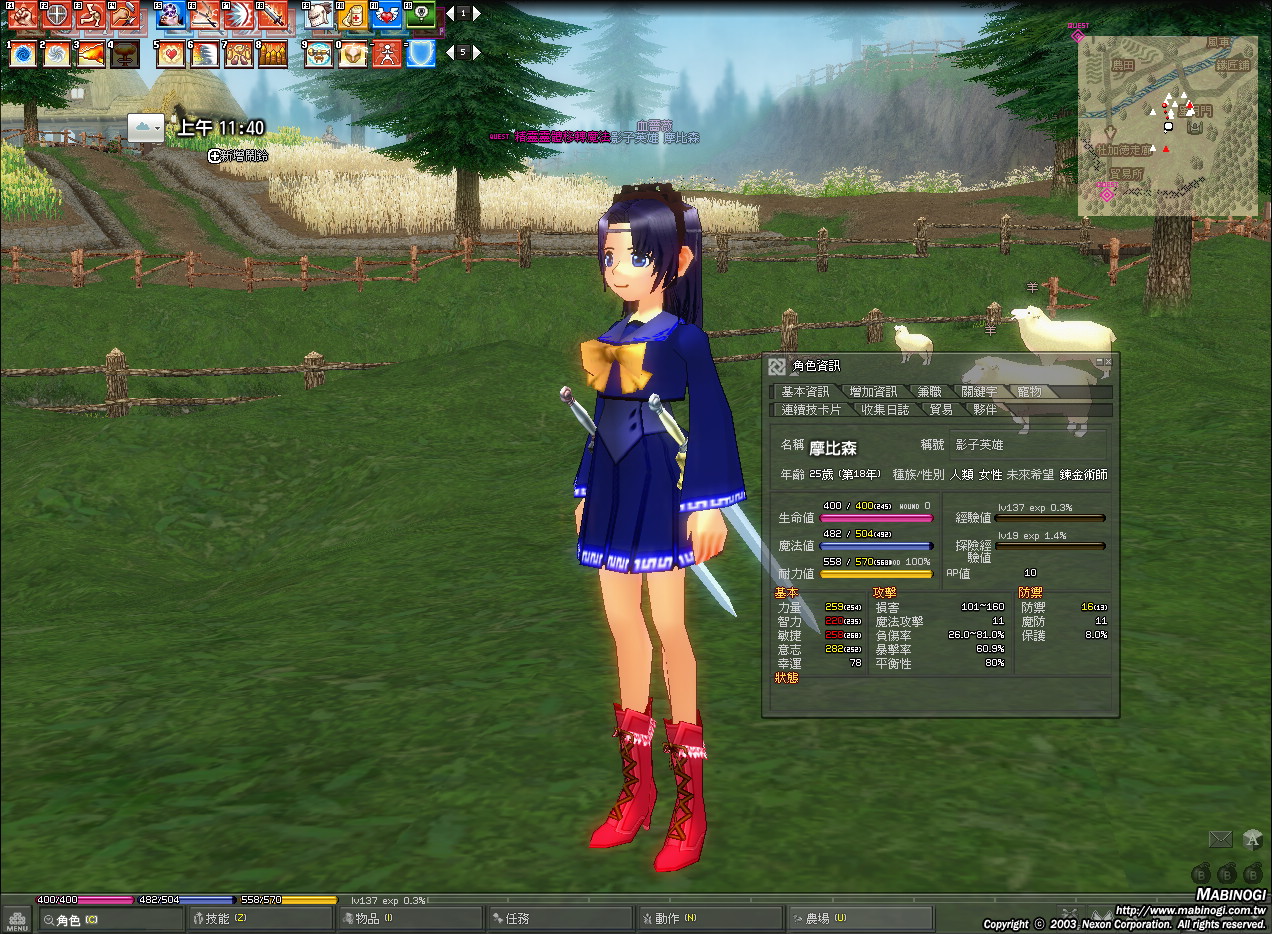Use the bandage first aid skill icon
This screenshot has height=934, width=1272.
tap(352, 15)
